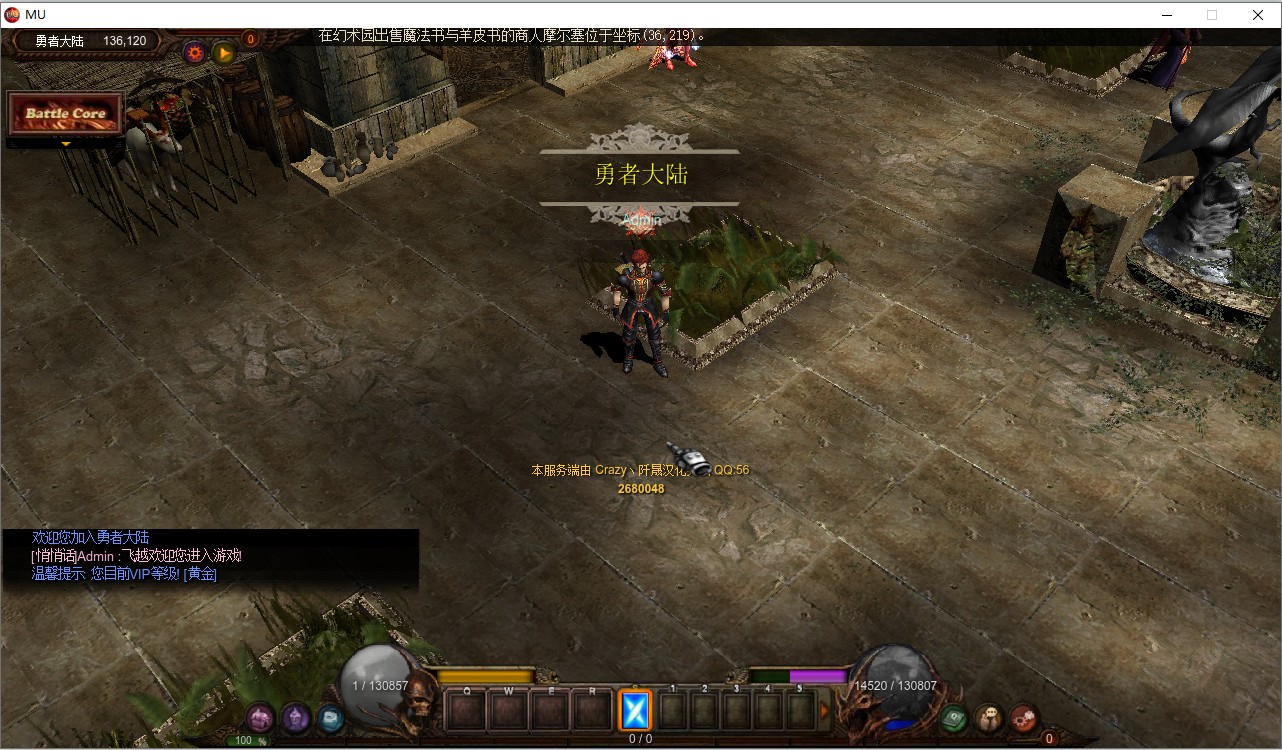Click the empty Q hotkey slot

tap(466, 711)
